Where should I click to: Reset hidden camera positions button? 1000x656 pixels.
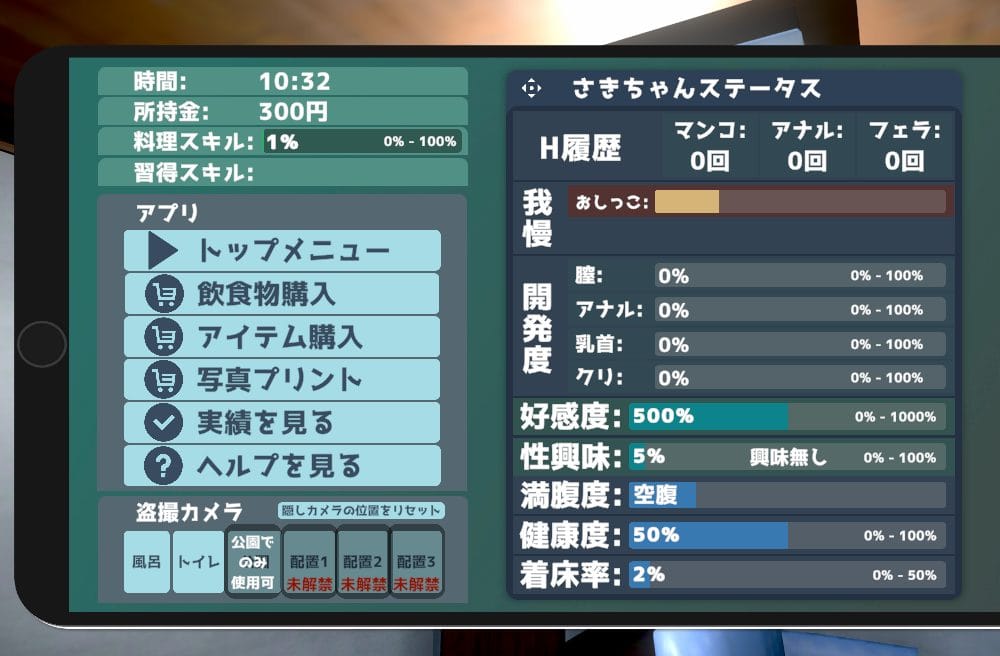pos(360,511)
